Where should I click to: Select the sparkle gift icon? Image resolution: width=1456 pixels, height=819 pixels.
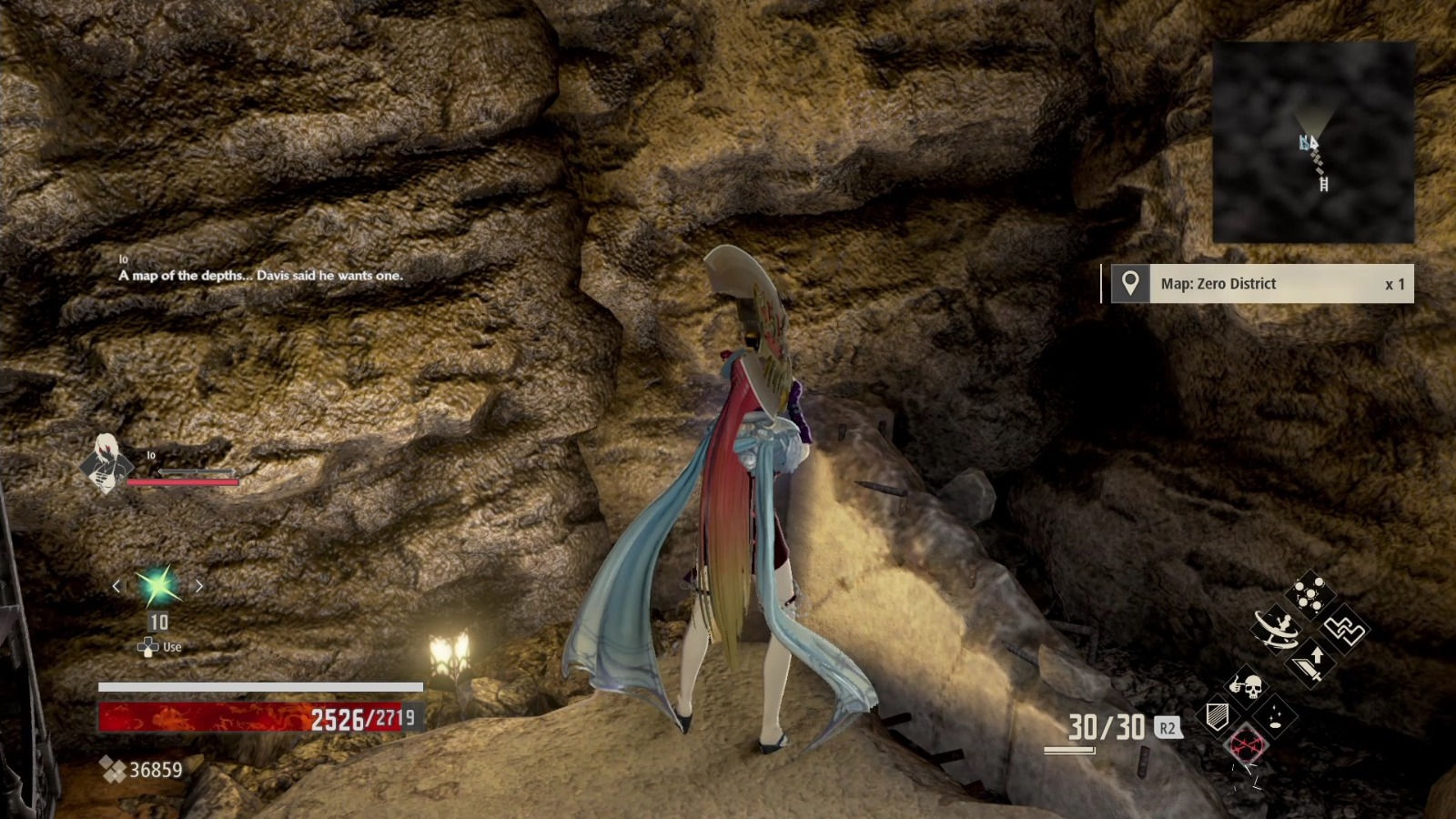(x=1274, y=716)
